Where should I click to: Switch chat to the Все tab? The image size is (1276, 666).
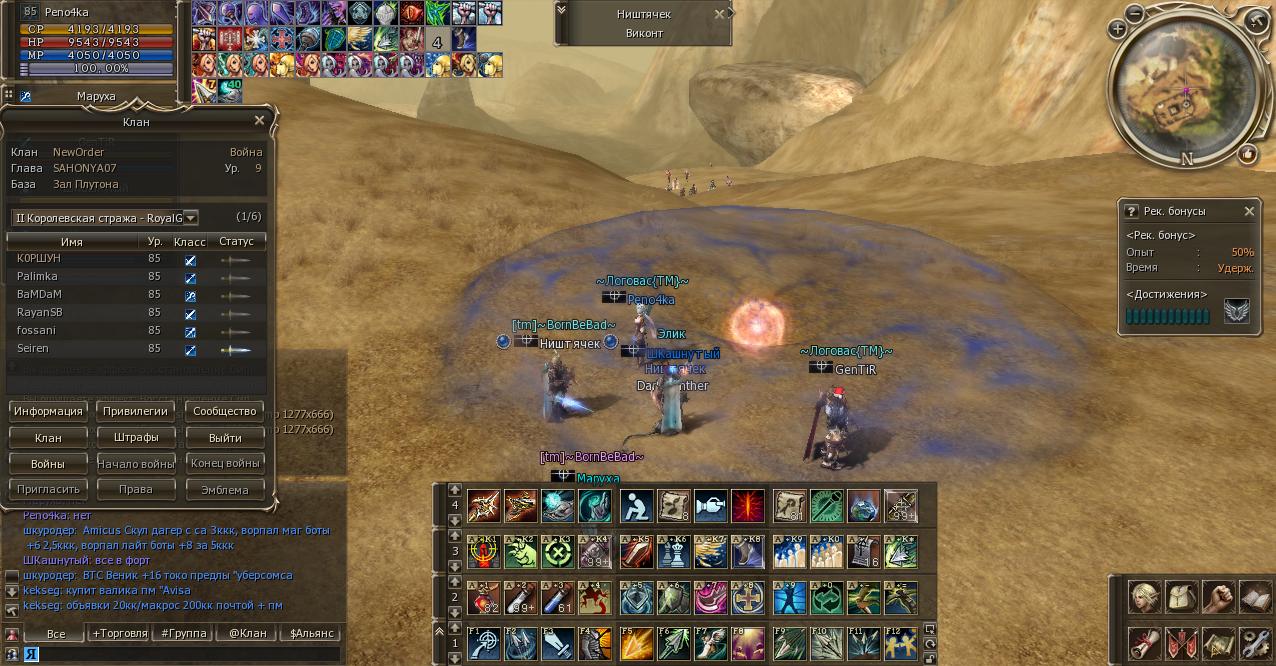coord(56,633)
